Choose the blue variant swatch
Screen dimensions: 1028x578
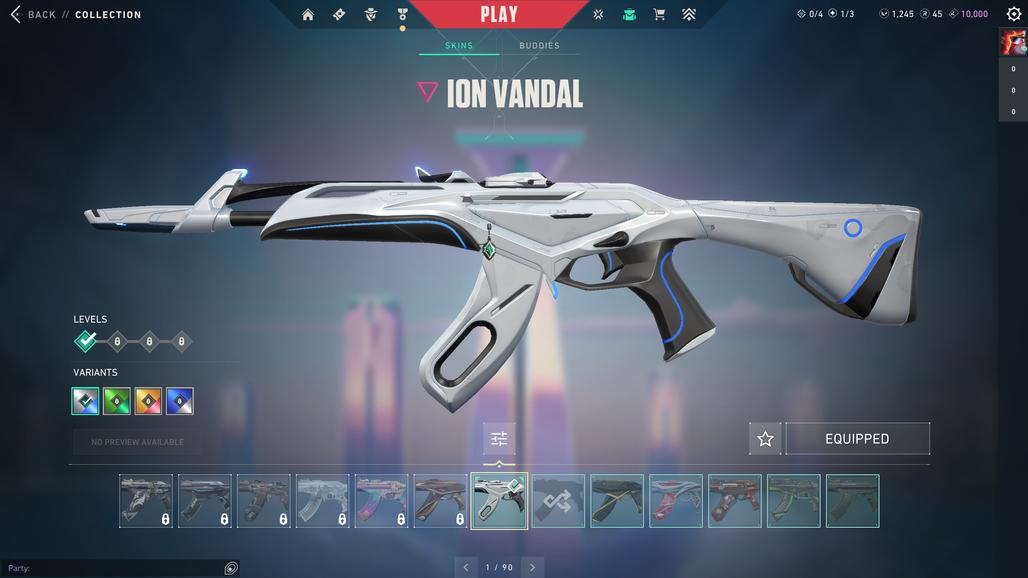(180, 401)
